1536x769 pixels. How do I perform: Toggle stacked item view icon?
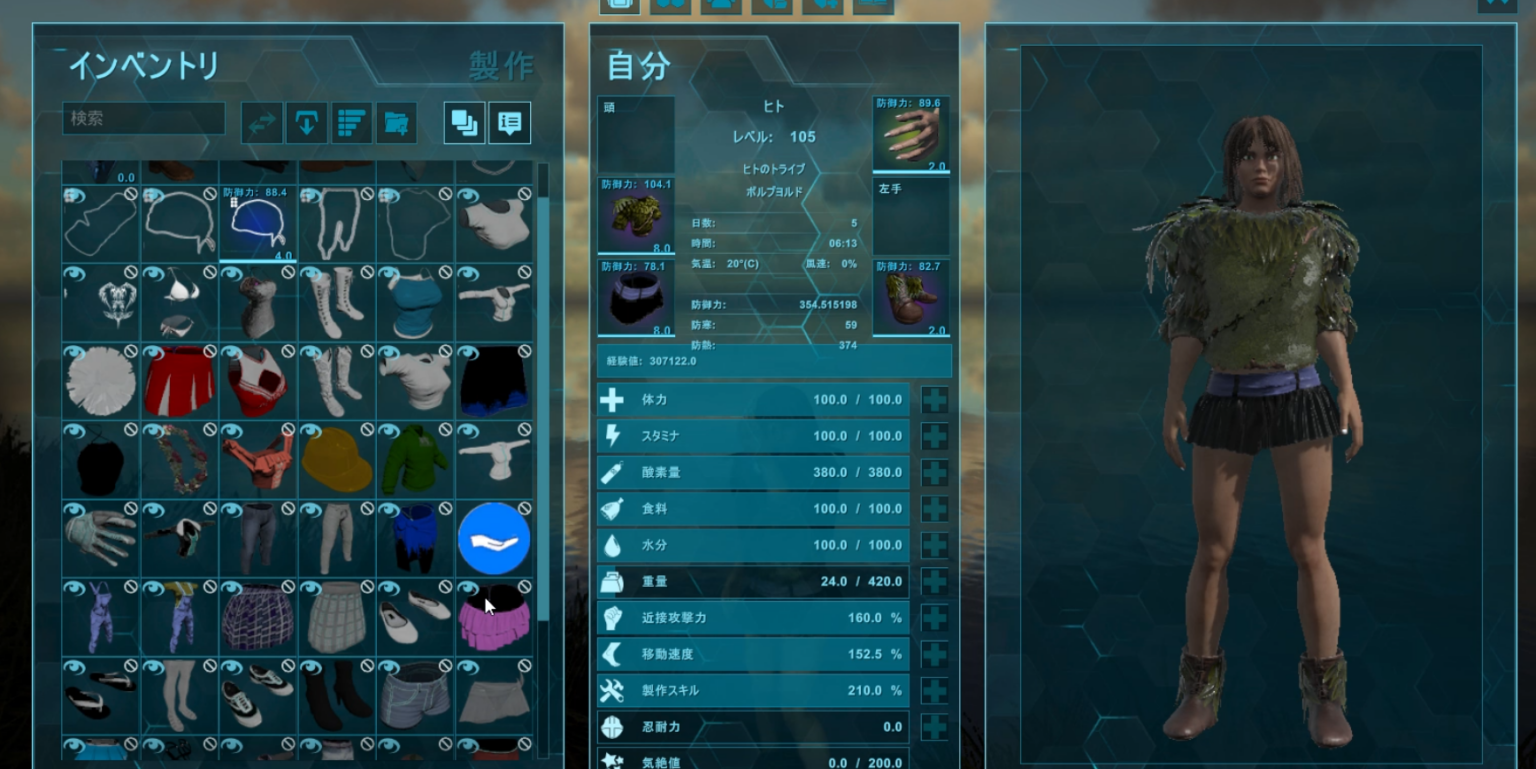(463, 123)
